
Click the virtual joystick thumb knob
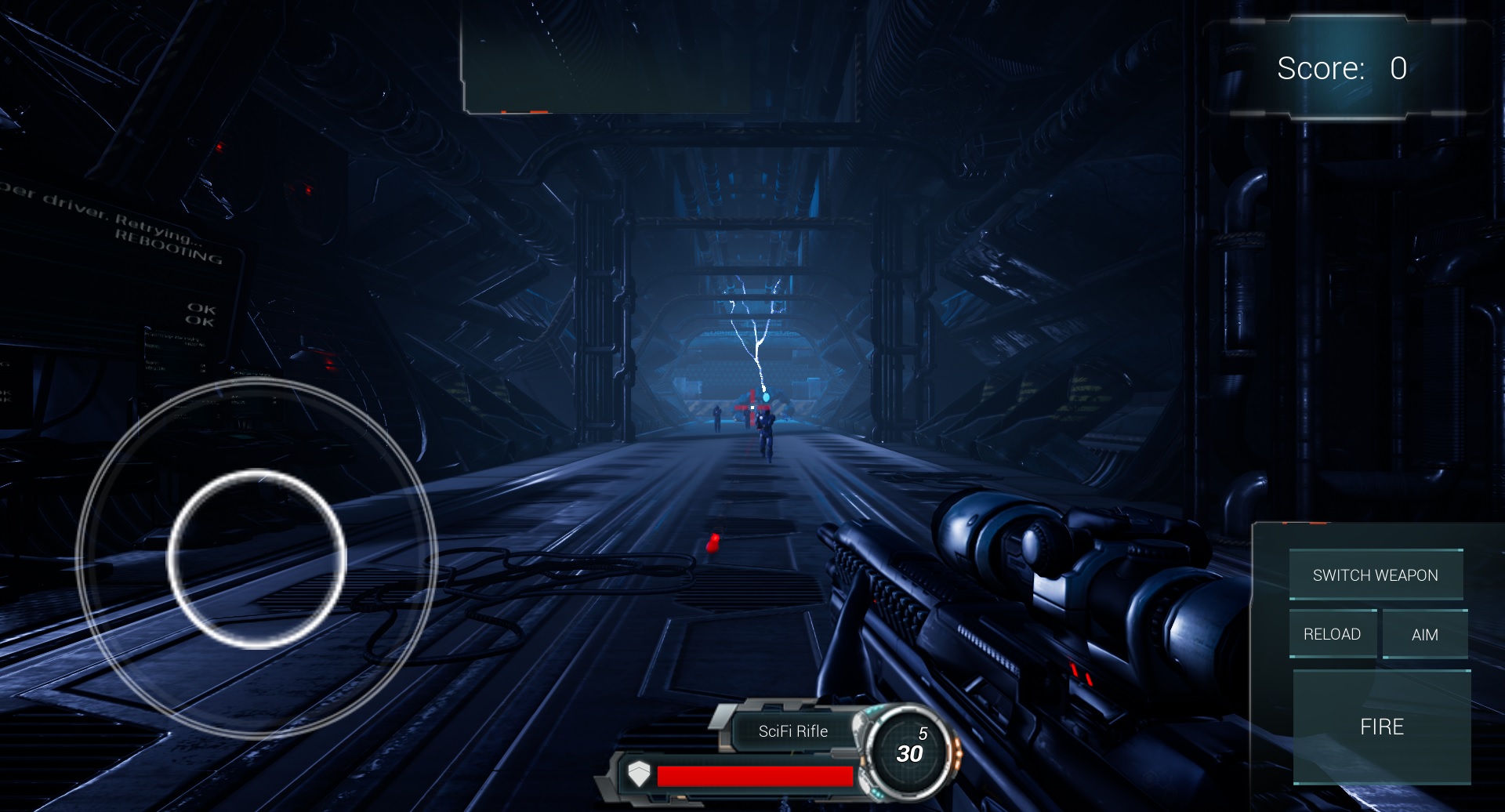[x=256, y=559]
